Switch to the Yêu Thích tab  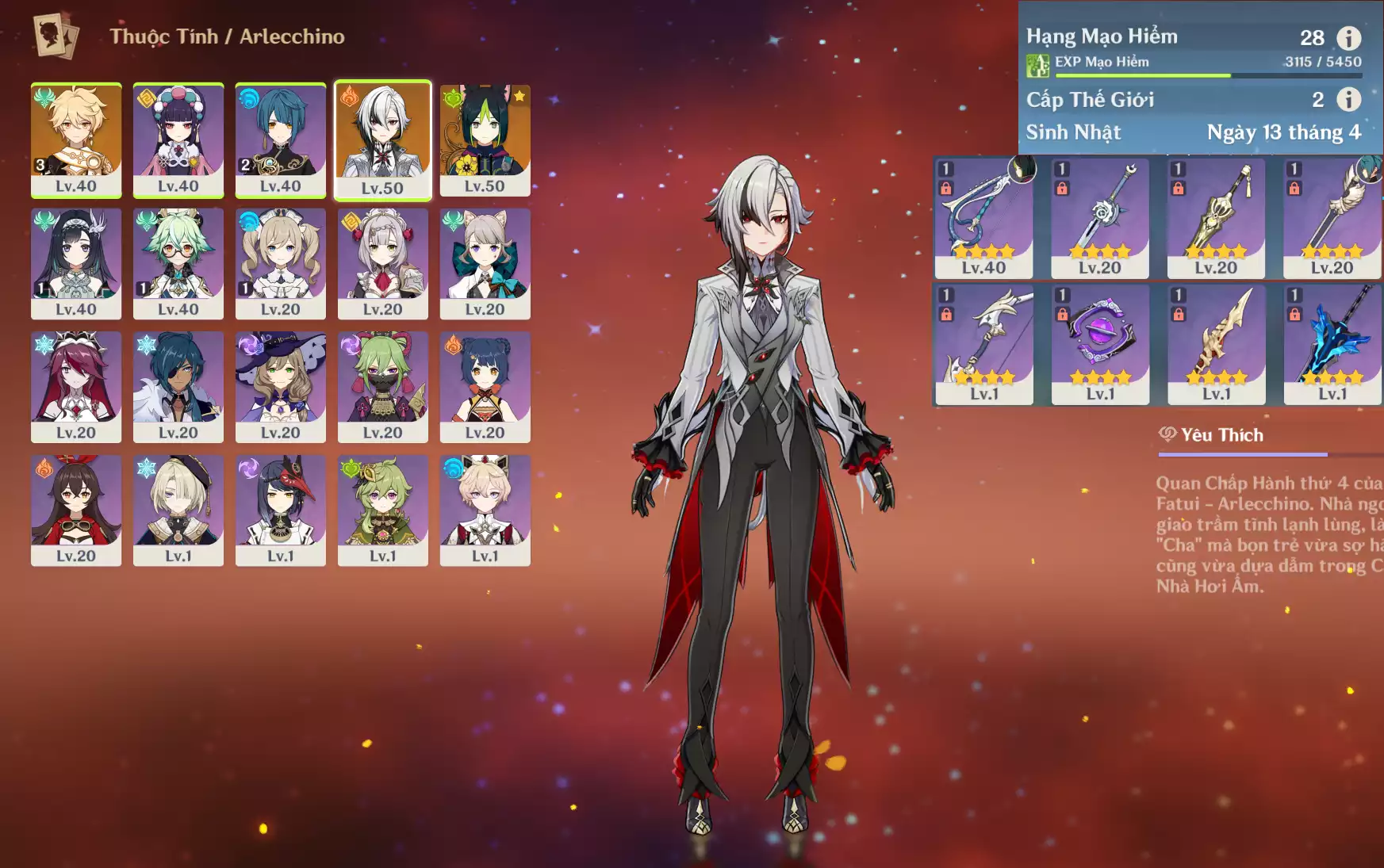coord(1212,435)
